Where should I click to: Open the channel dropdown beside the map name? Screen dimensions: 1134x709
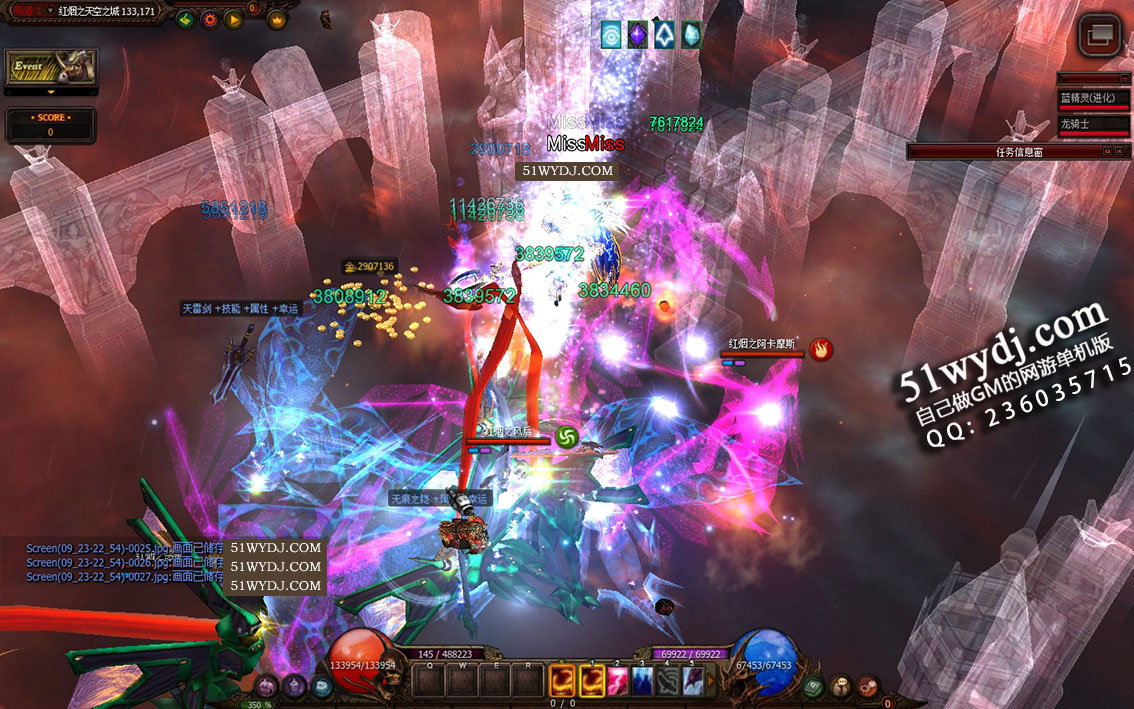pos(51,11)
